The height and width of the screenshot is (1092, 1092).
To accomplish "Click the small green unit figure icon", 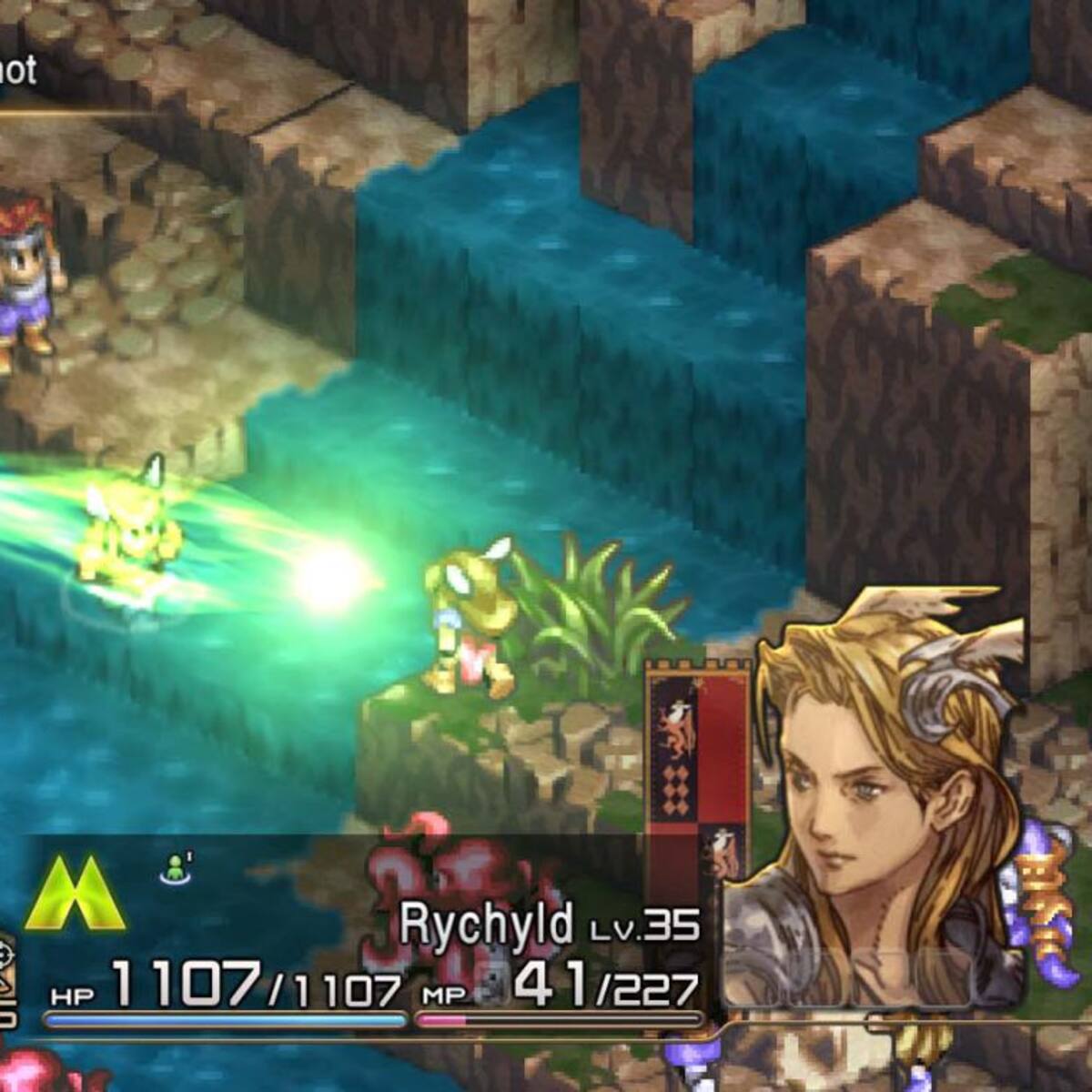I will pos(173,871).
